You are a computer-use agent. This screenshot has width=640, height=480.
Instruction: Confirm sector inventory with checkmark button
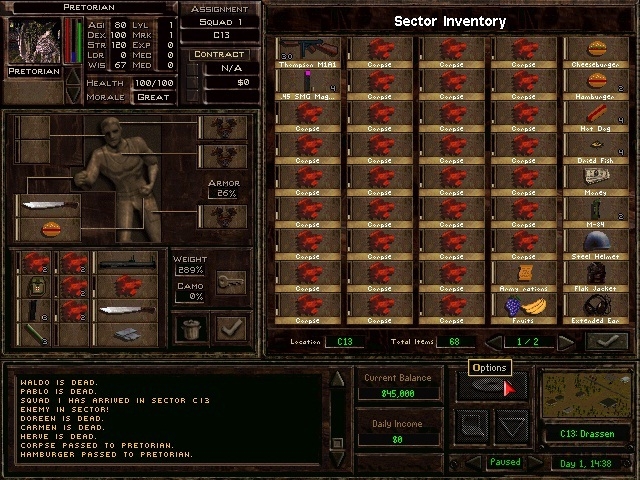point(607,342)
